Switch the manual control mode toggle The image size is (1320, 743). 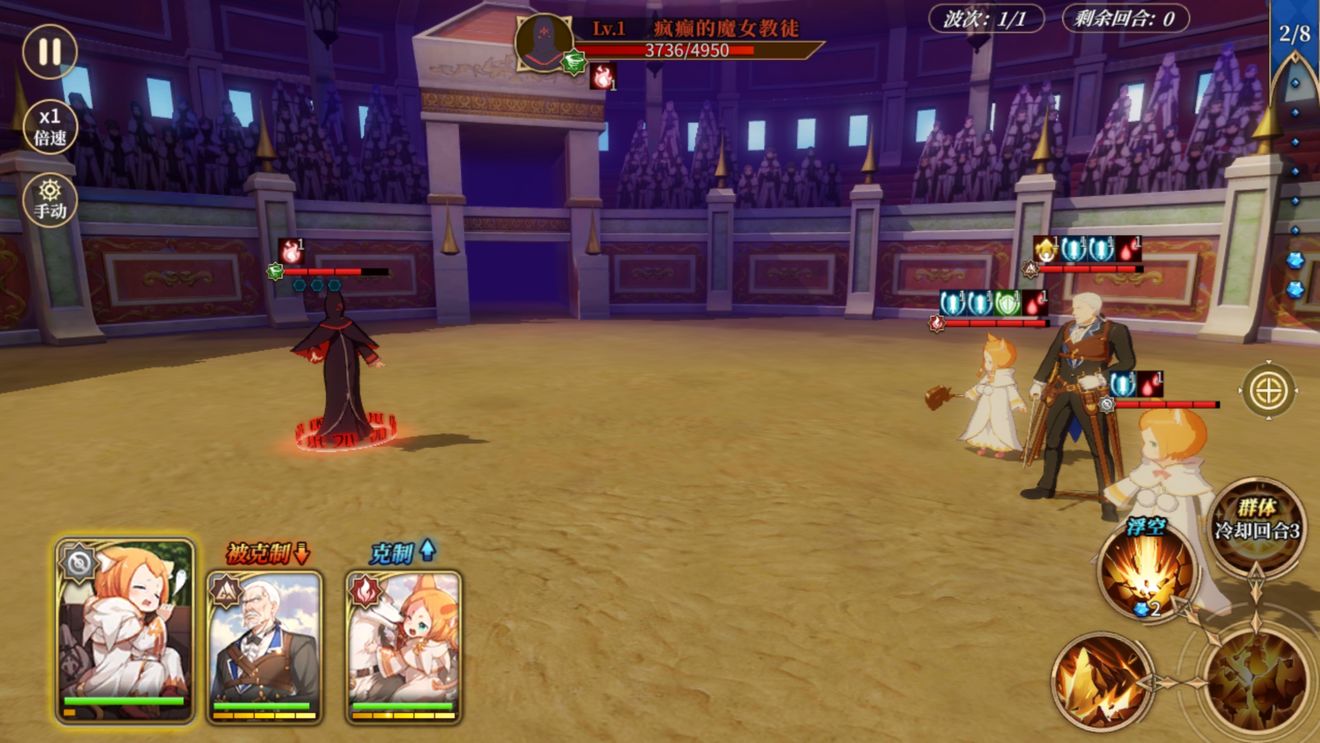click(50, 199)
